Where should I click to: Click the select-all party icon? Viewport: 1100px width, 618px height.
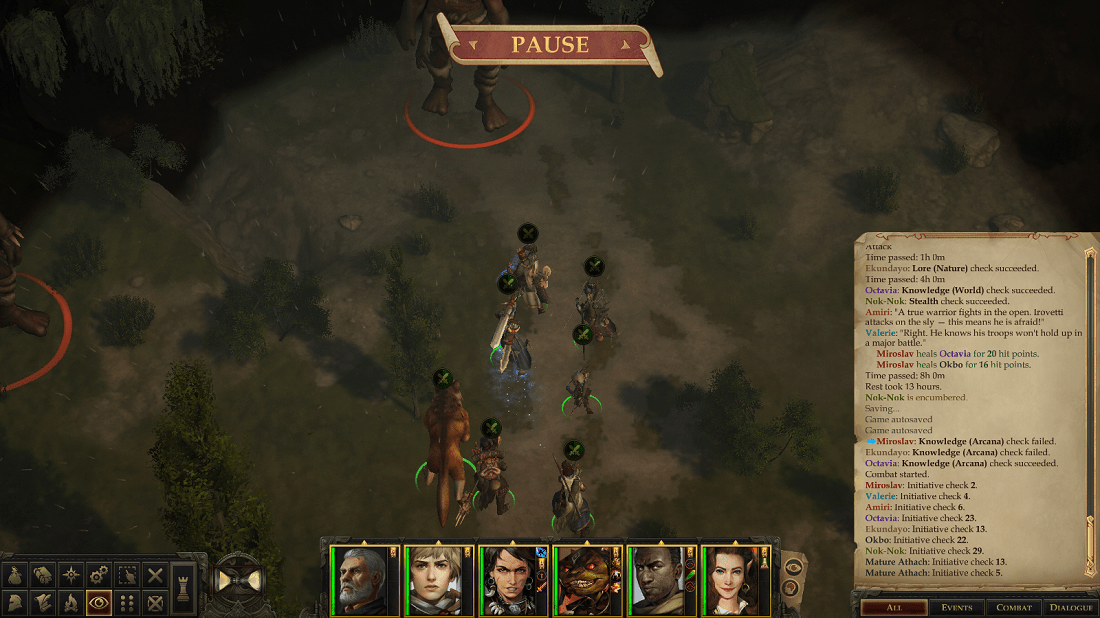point(127,575)
